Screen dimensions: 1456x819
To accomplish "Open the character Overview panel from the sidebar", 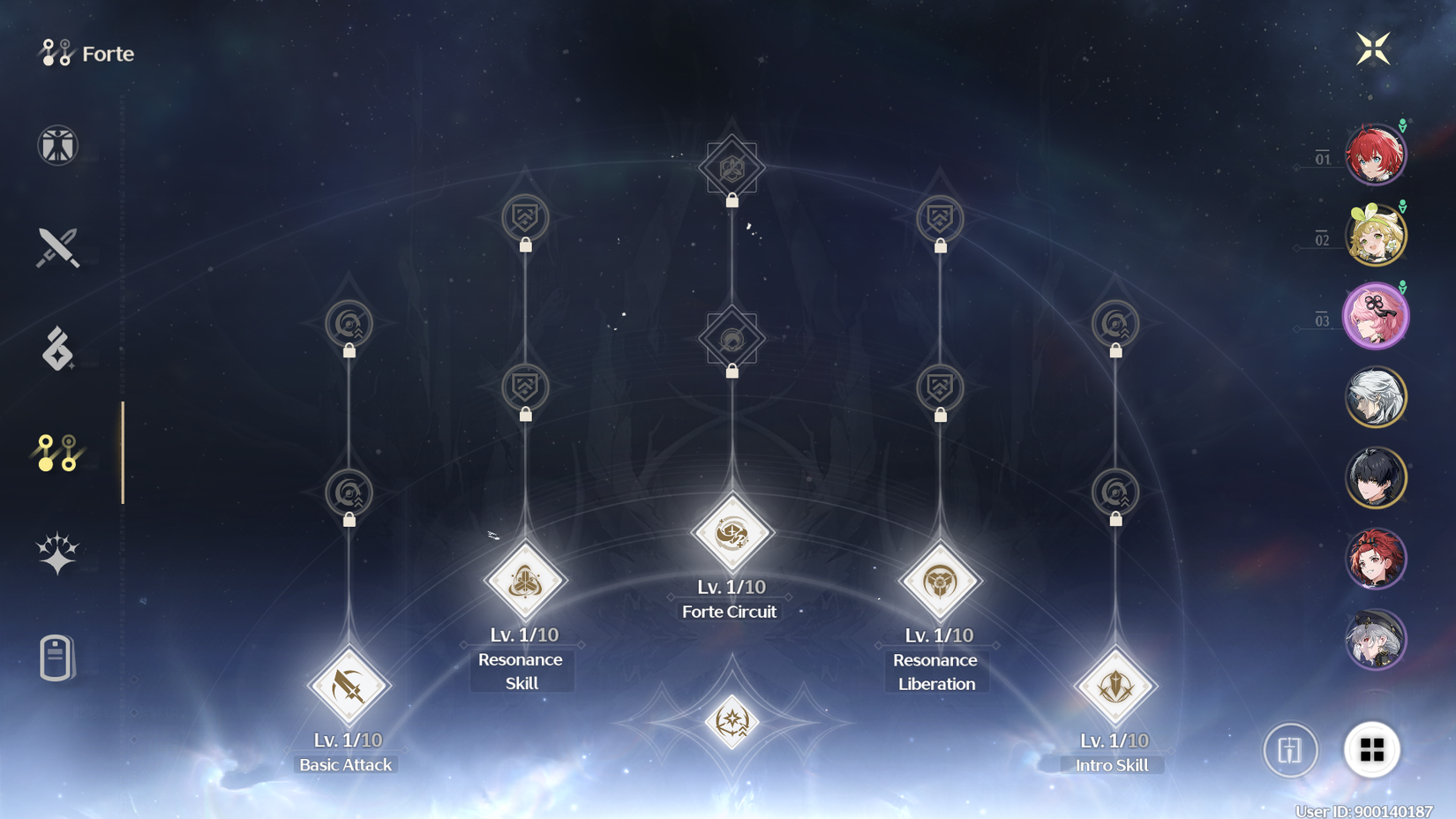I will (56, 145).
